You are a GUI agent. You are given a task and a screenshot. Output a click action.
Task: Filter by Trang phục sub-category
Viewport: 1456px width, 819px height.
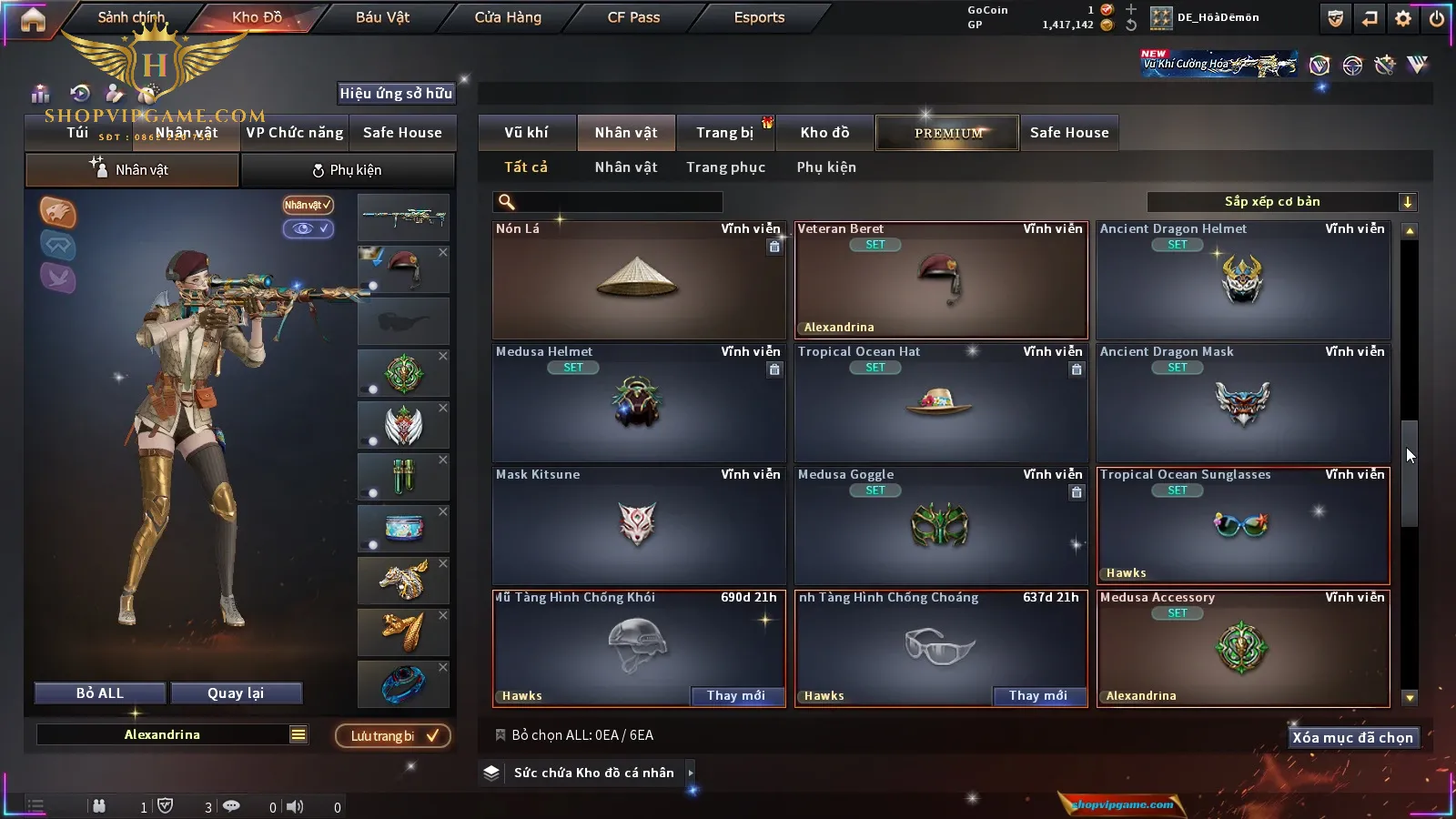coord(725,167)
